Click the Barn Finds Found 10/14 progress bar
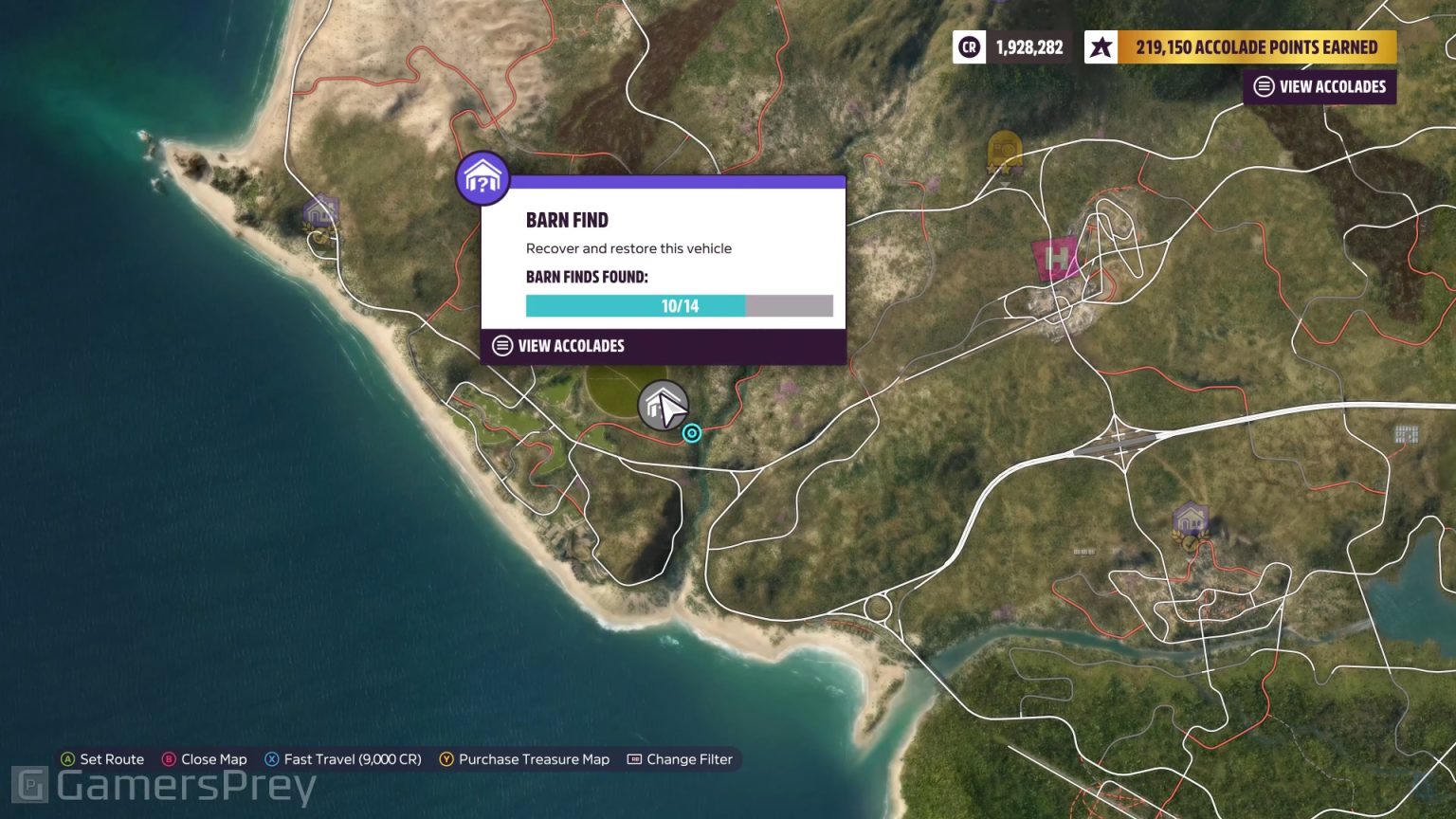 click(x=679, y=305)
